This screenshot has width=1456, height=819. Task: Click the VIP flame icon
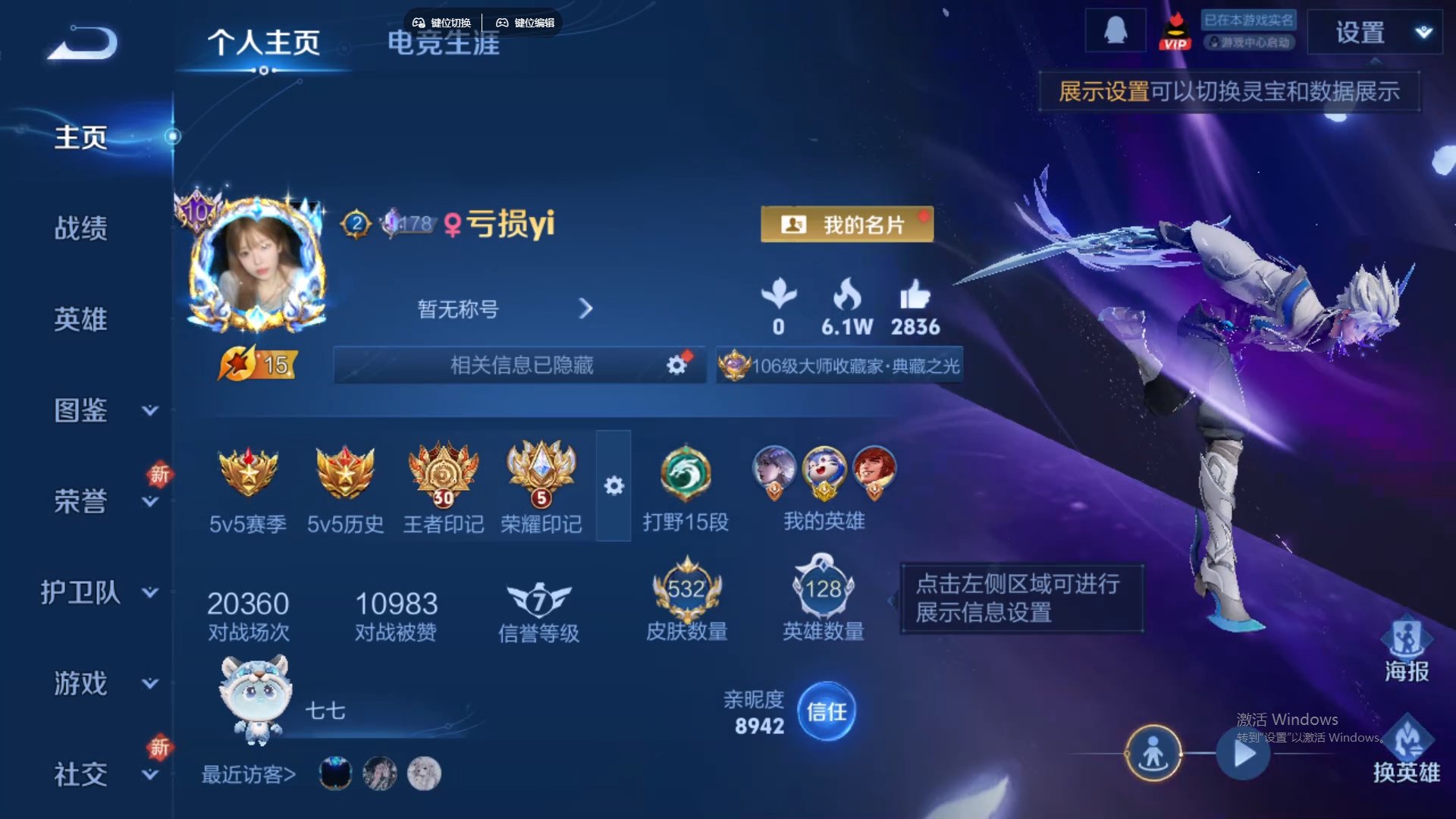[x=1176, y=32]
